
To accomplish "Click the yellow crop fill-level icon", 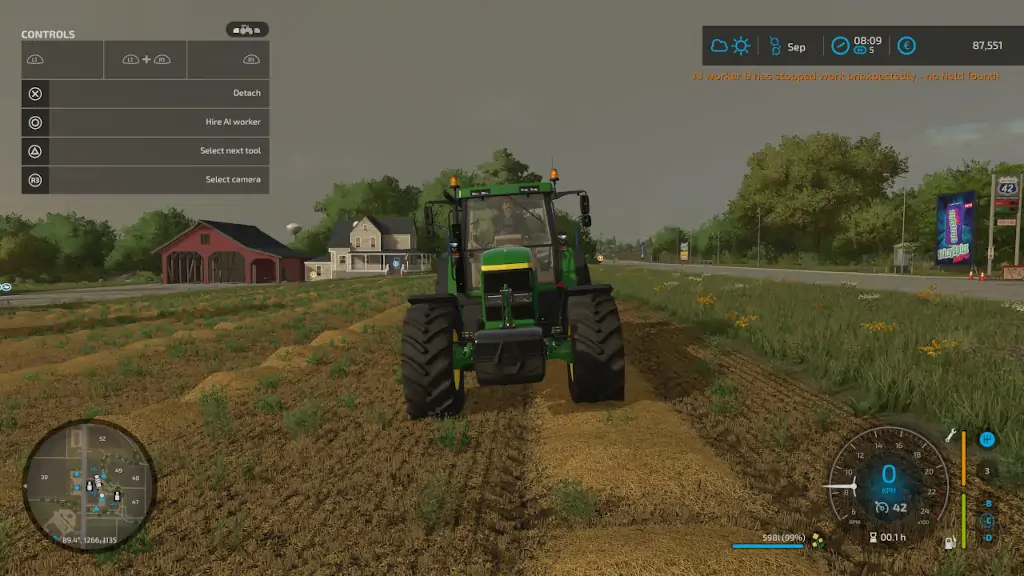I will point(818,541).
